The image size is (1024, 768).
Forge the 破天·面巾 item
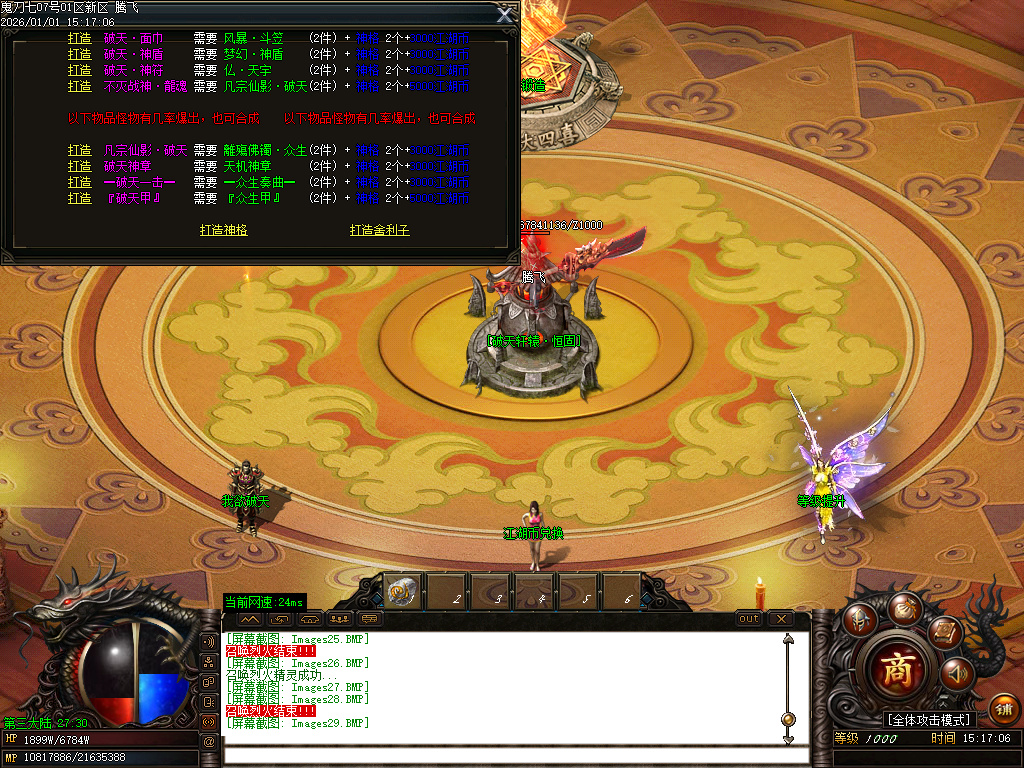tap(80, 39)
